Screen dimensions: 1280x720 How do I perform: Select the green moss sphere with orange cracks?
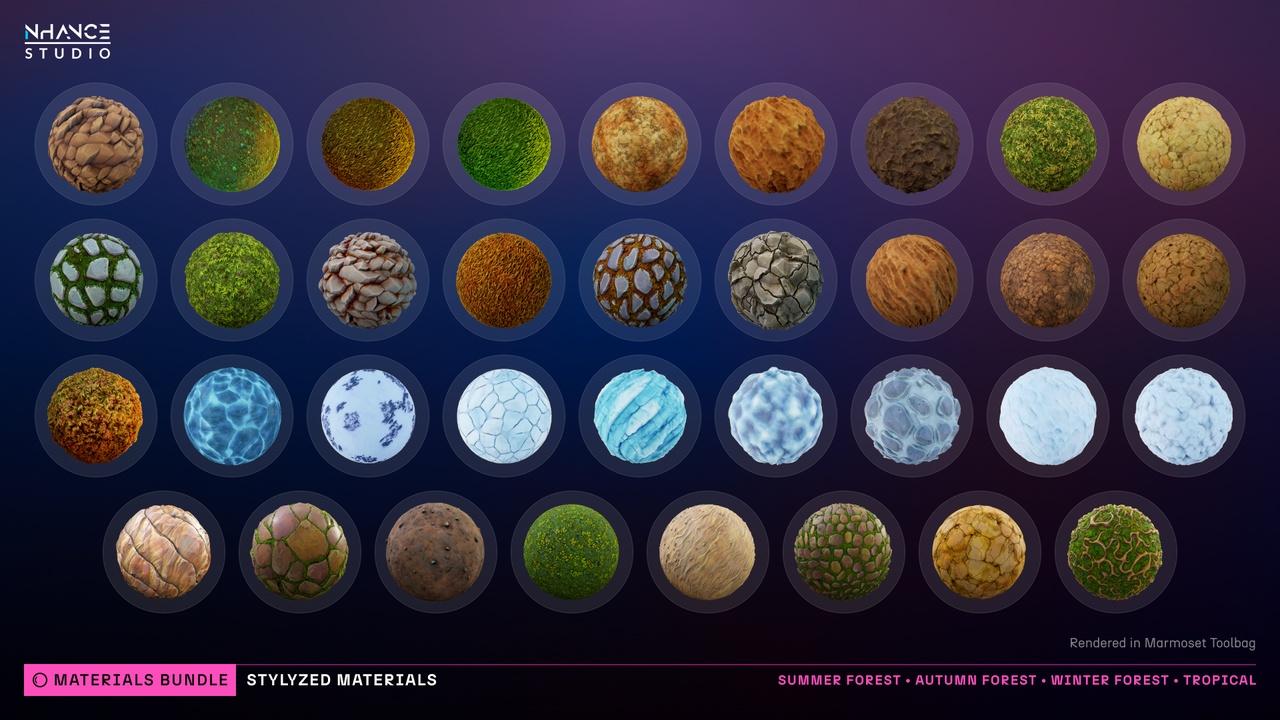point(1115,552)
